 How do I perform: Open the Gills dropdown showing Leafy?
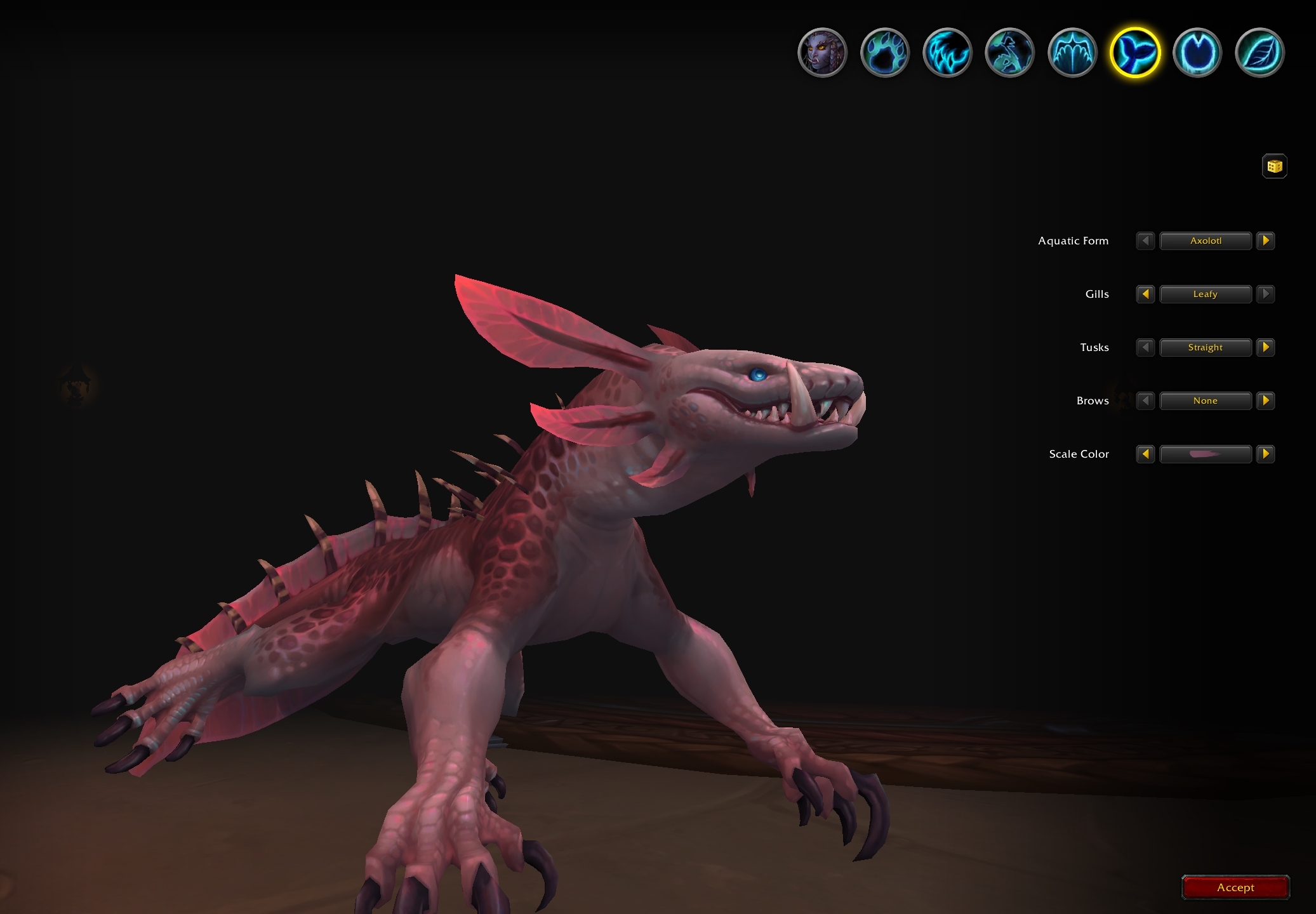pyautogui.click(x=1206, y=294)
